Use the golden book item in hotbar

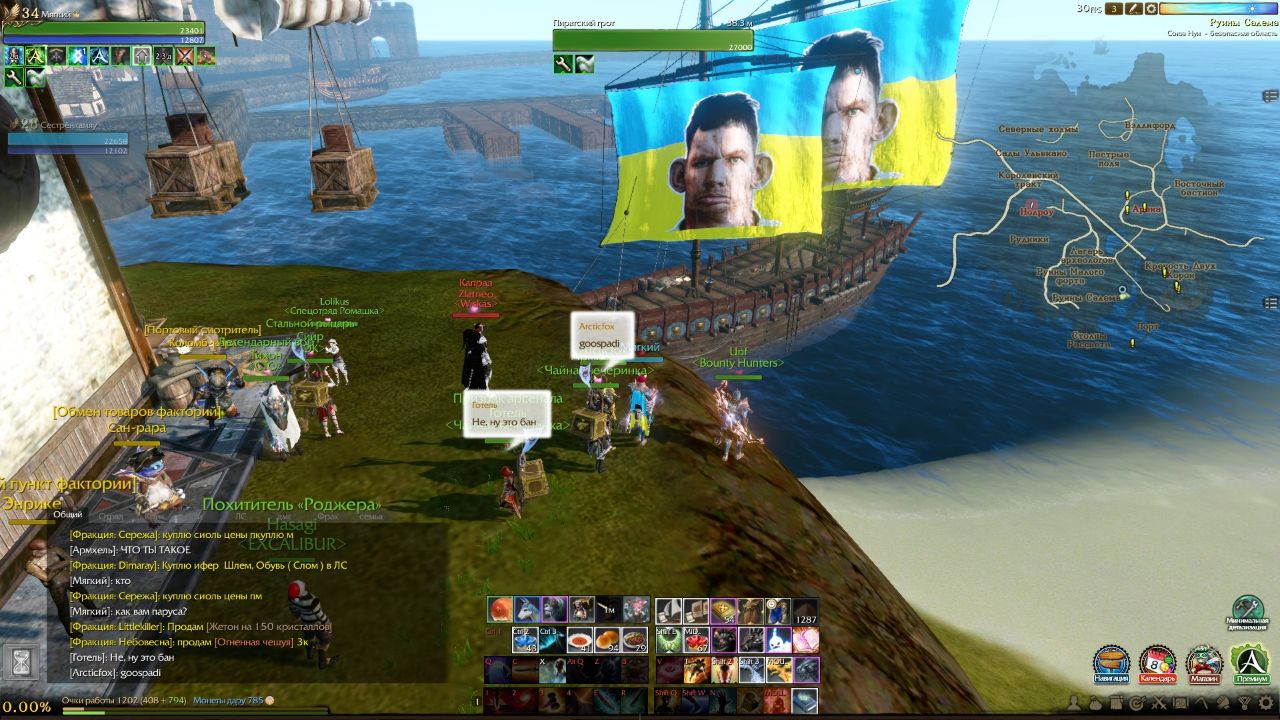tap(724, 609)
